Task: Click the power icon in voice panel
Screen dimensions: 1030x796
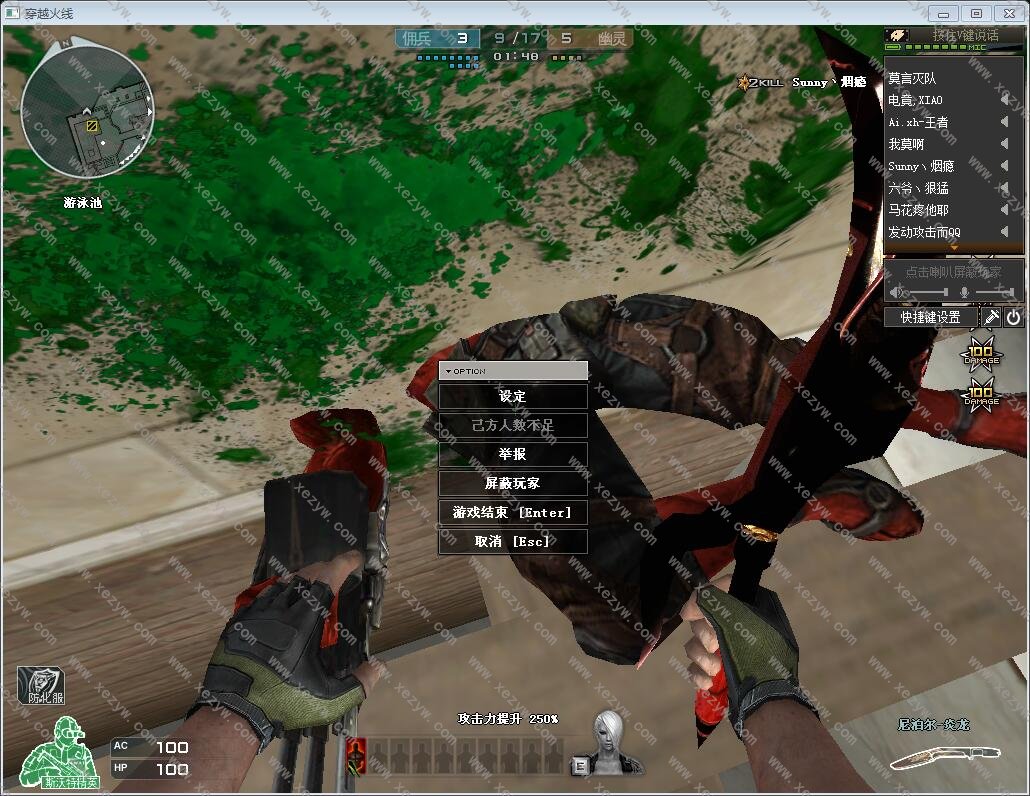Action: [x=1013, y=317]
